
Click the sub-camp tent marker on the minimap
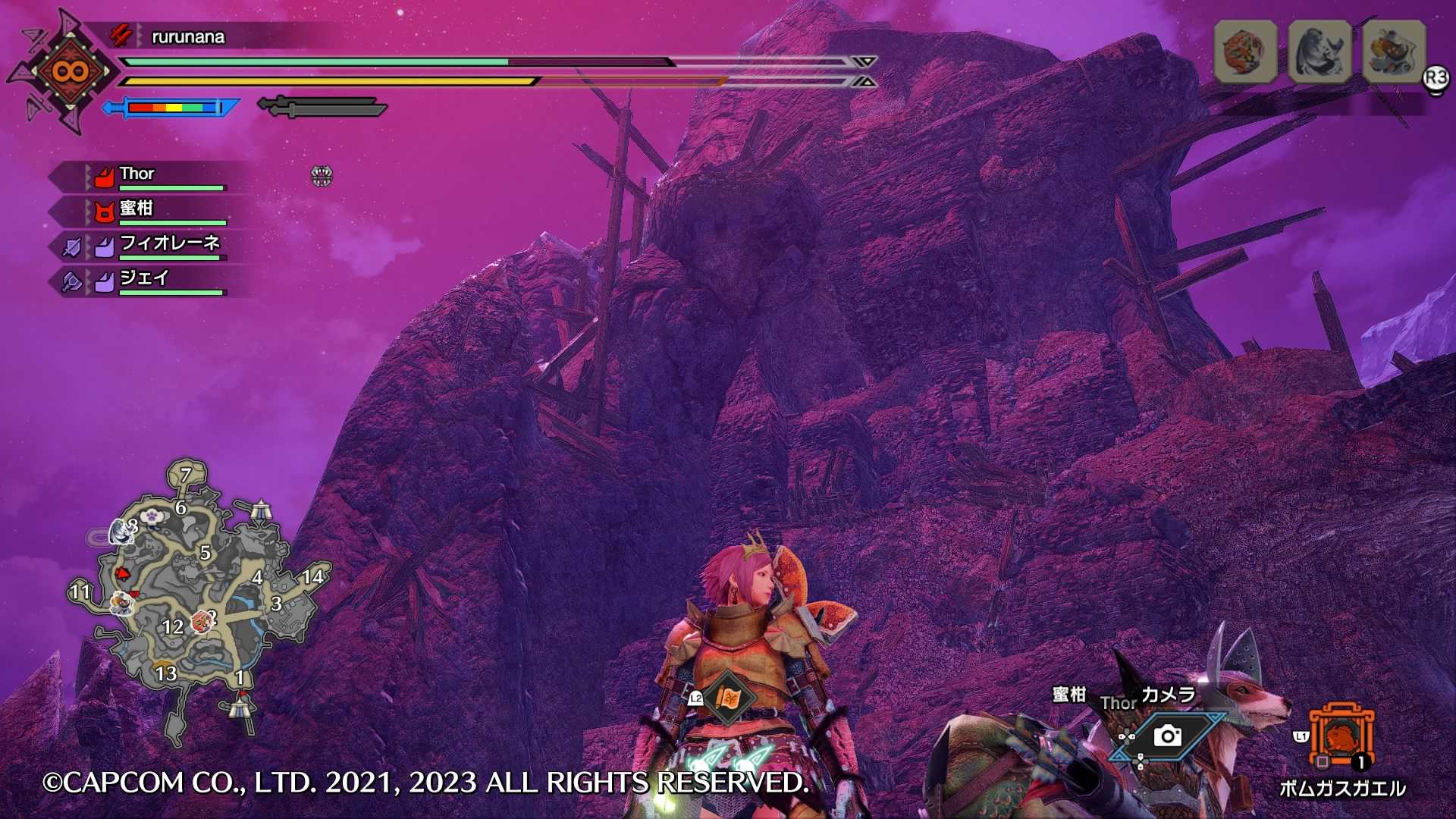[x=261, y=510]
